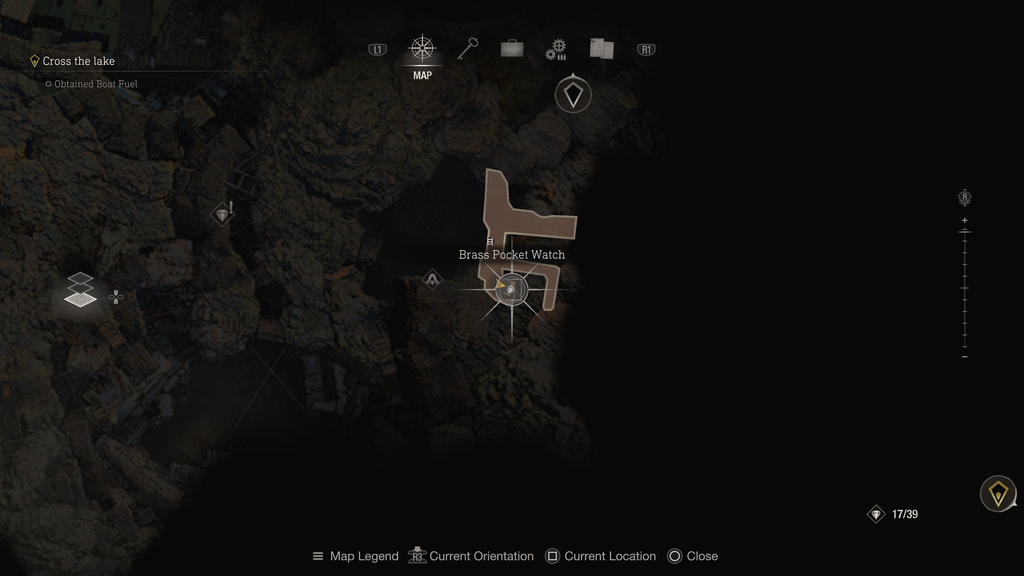Image resolution: width=1024 pixels, height=576 pixels.
Task: Zoom out with the minus sign
Action: (x=964, y=357)
